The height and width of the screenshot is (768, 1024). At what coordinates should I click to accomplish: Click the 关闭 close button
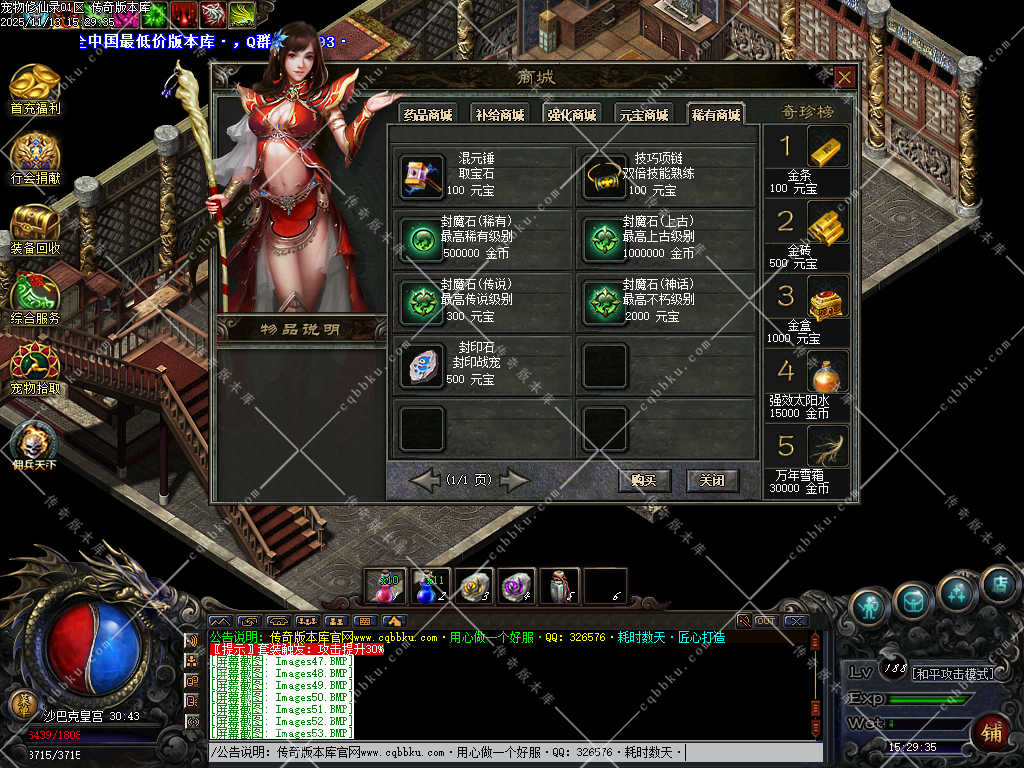(712, 480)
